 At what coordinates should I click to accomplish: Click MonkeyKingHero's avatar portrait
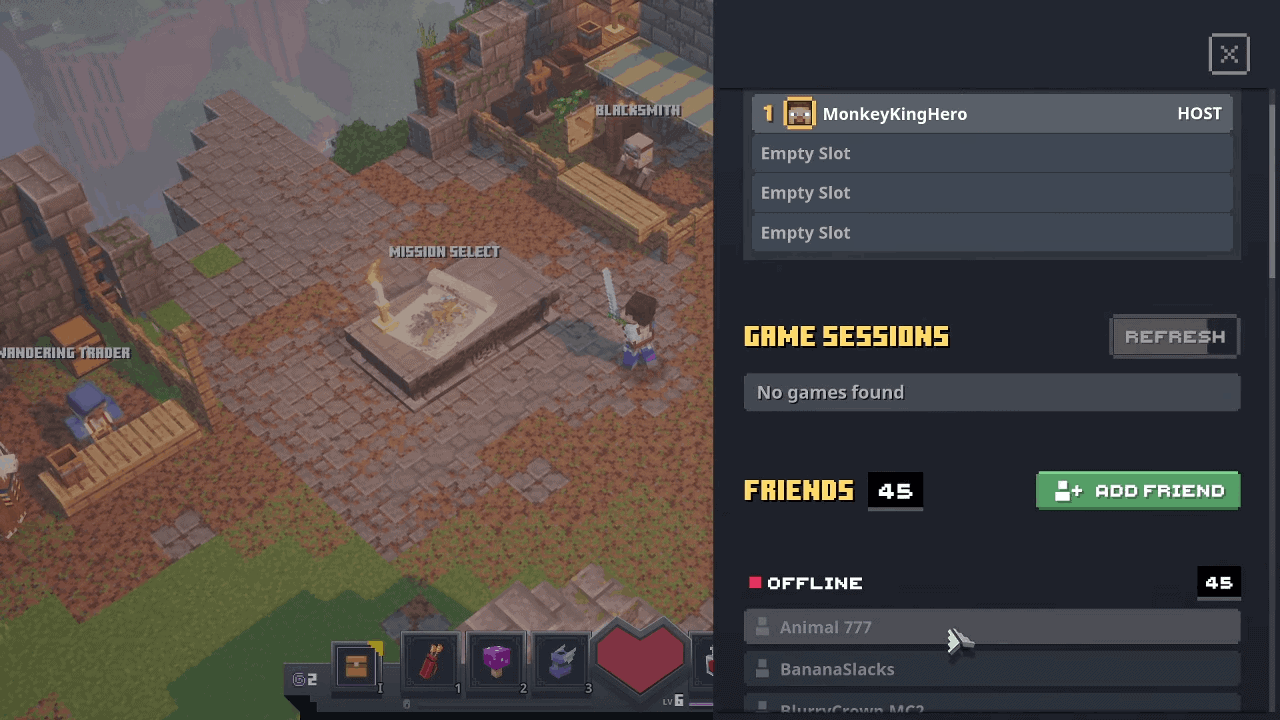point(799,113)
